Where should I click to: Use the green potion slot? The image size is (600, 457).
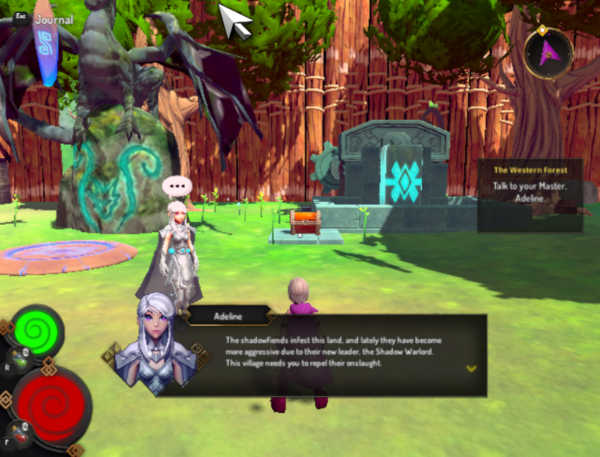click(x=18, y=362)
